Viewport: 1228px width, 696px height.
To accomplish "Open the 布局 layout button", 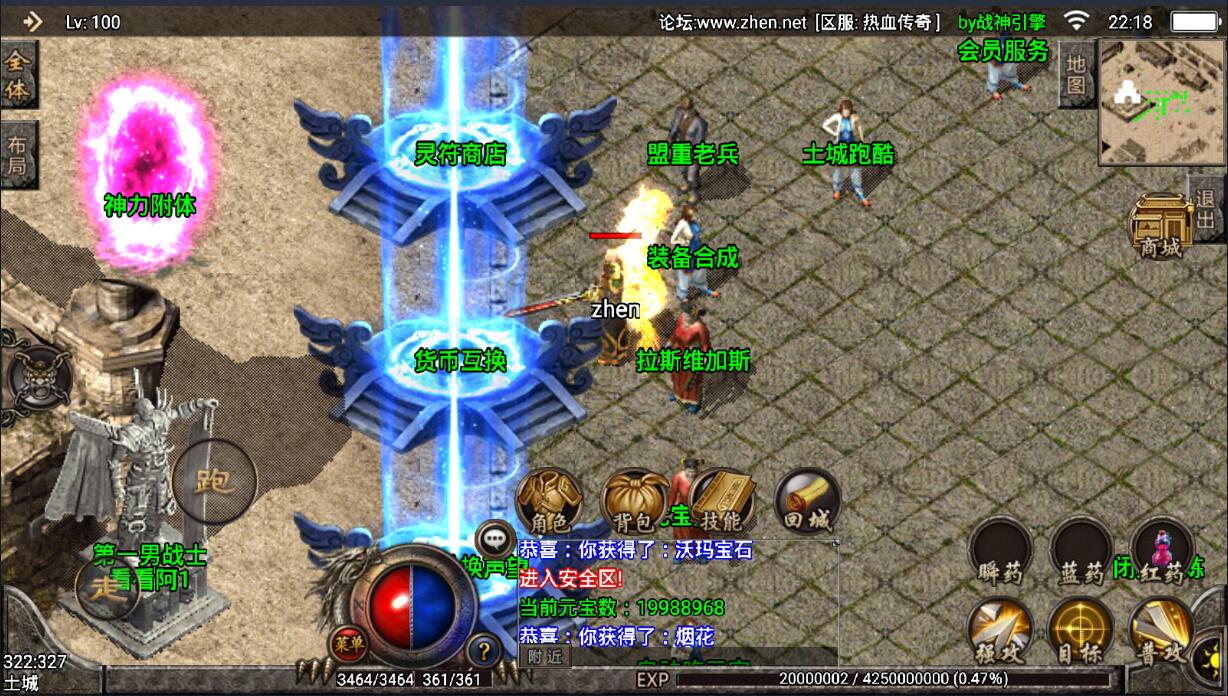I will tap(18, 153).
